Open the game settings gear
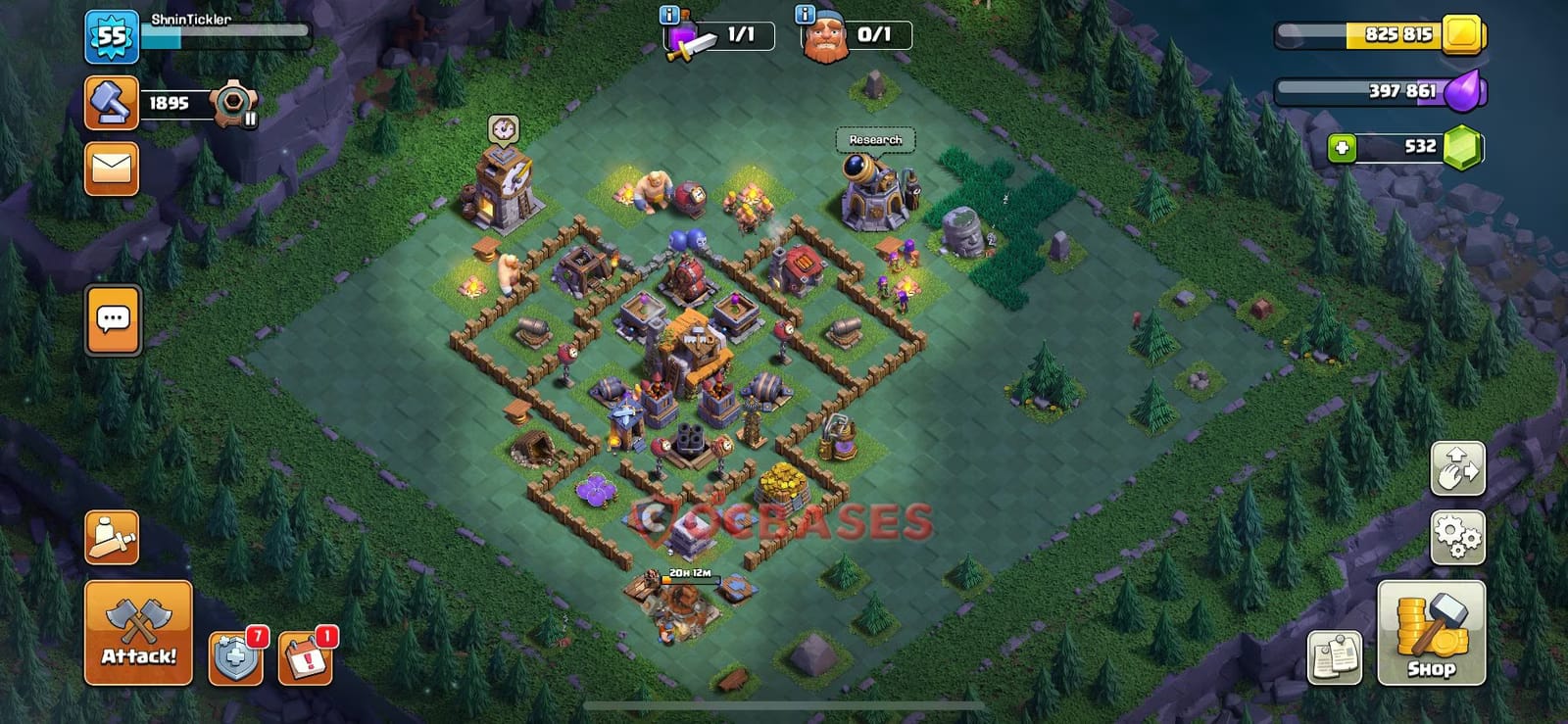Image resolution: width=1568 pixels, height=724 pixels. (1458, 536)
